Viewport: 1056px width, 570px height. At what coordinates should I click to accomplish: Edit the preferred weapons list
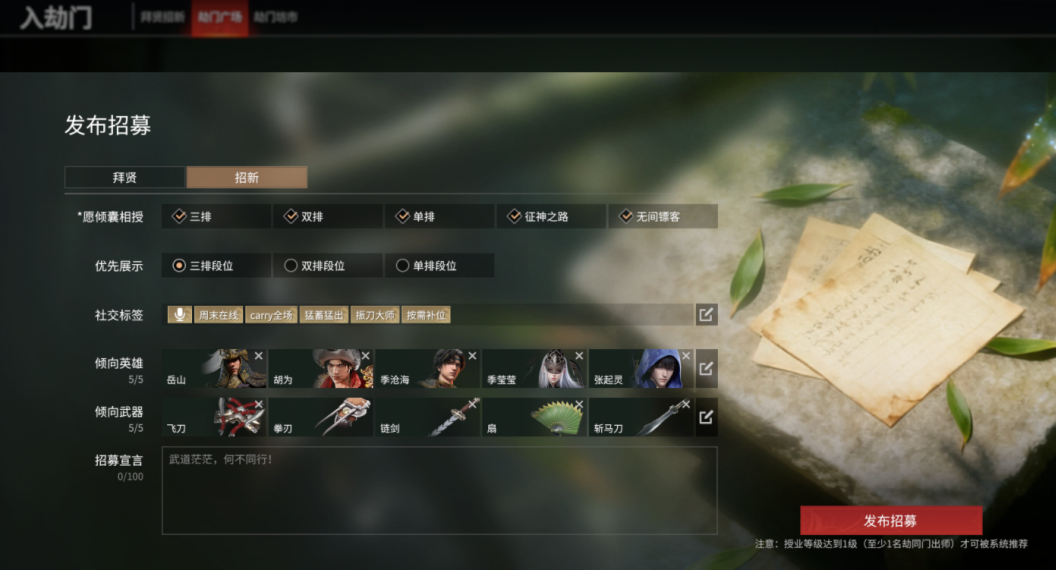click(x=706, y=417)
